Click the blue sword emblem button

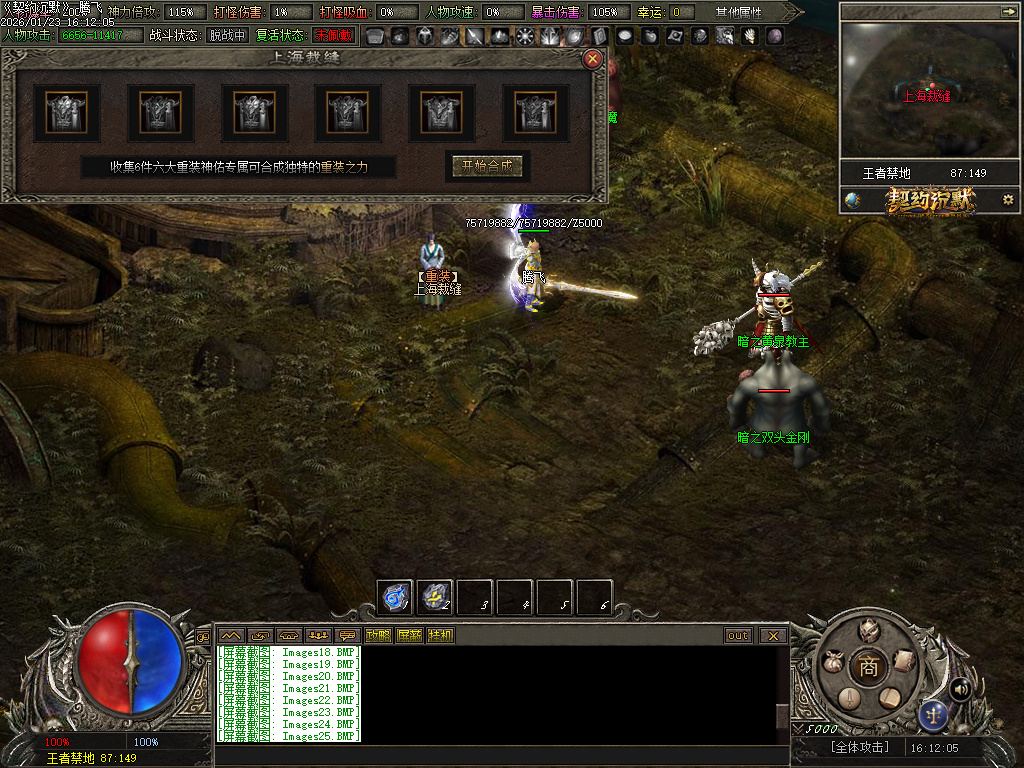pos(934,714)
